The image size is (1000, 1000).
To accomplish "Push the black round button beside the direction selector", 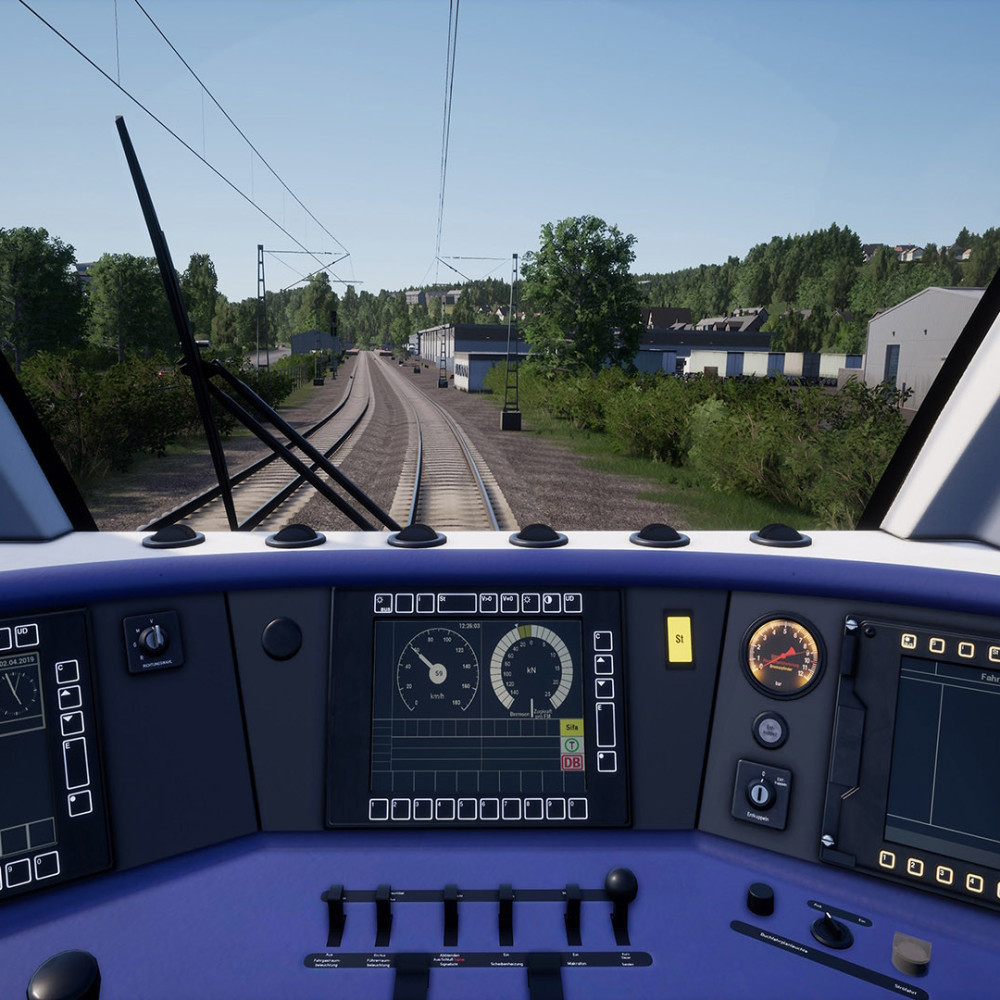I will point(282,638).
